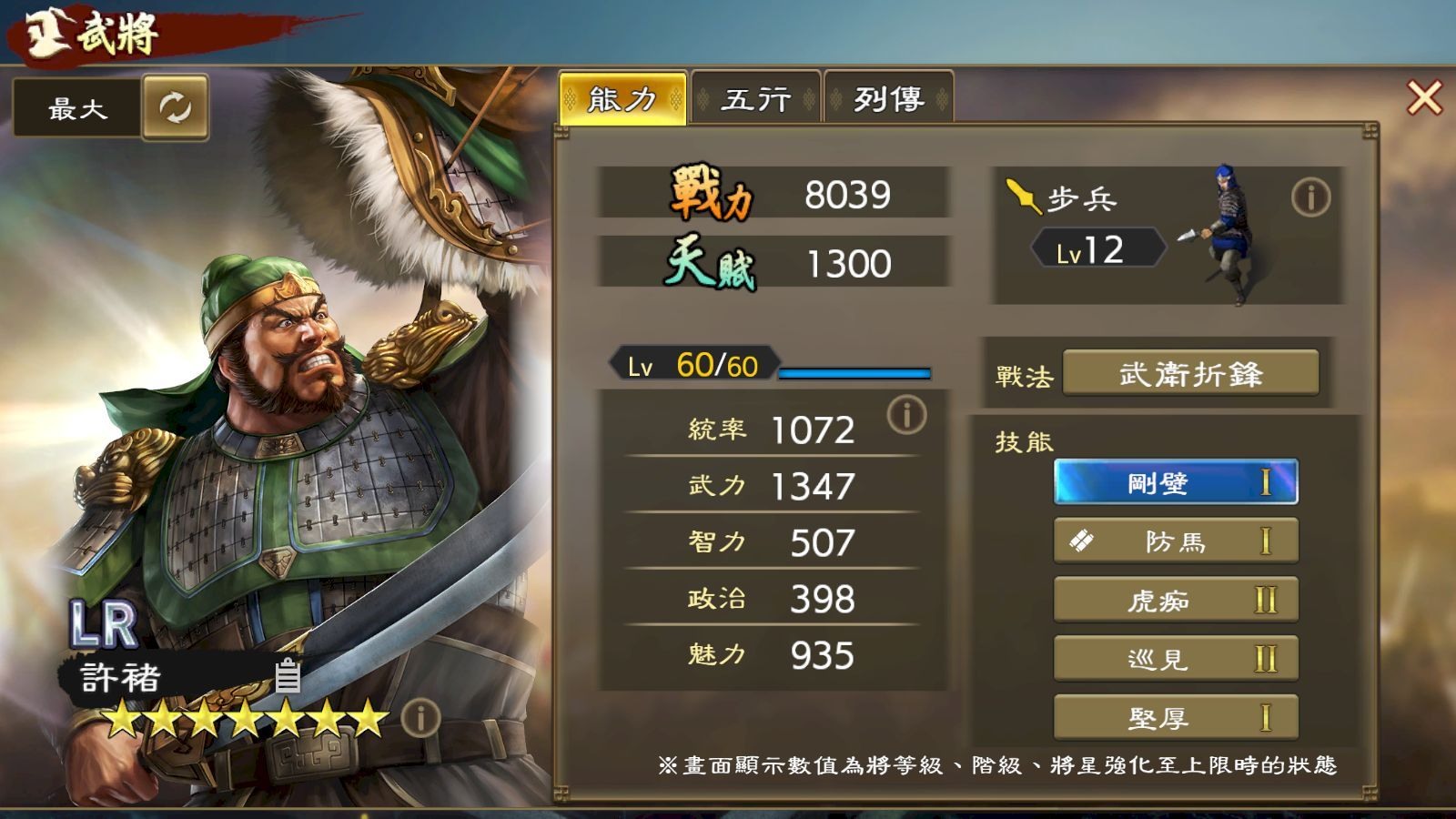Toggle the 虎痴 skill entry
Screen dimensions: 1456x819
coord(1176,600)
